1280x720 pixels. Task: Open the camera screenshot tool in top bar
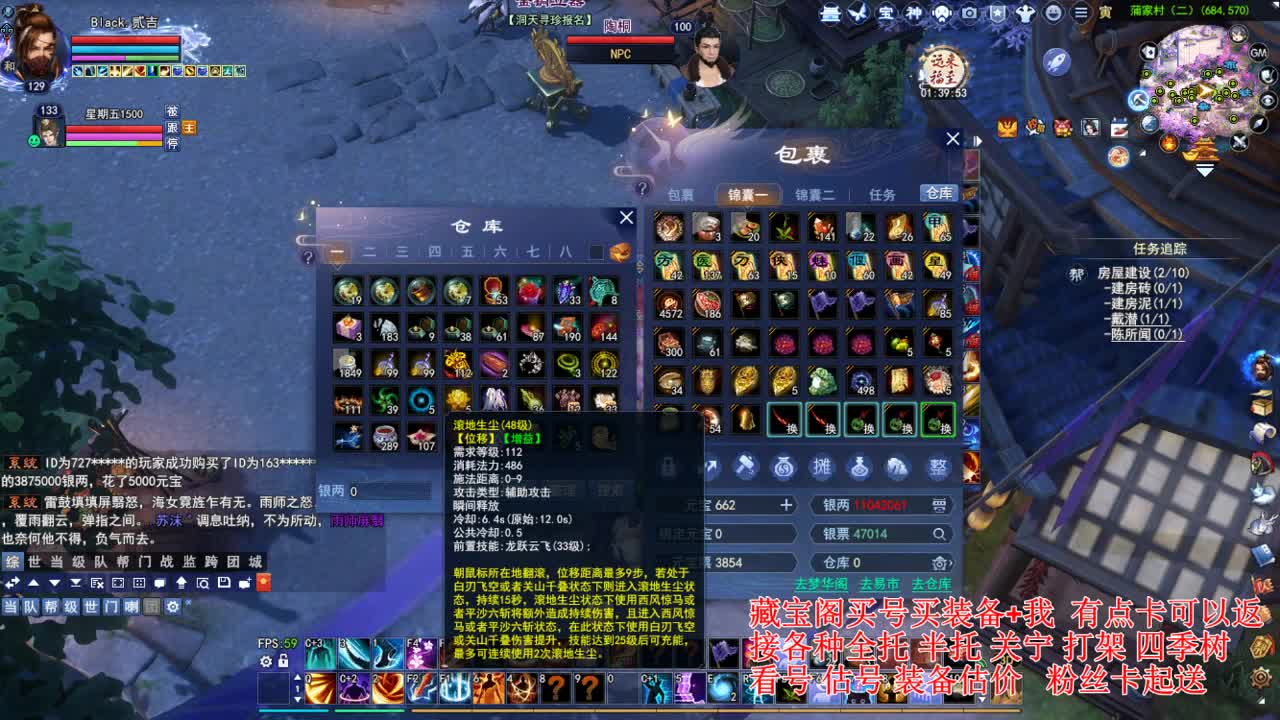pyautogui.click(x=970, y=15)
